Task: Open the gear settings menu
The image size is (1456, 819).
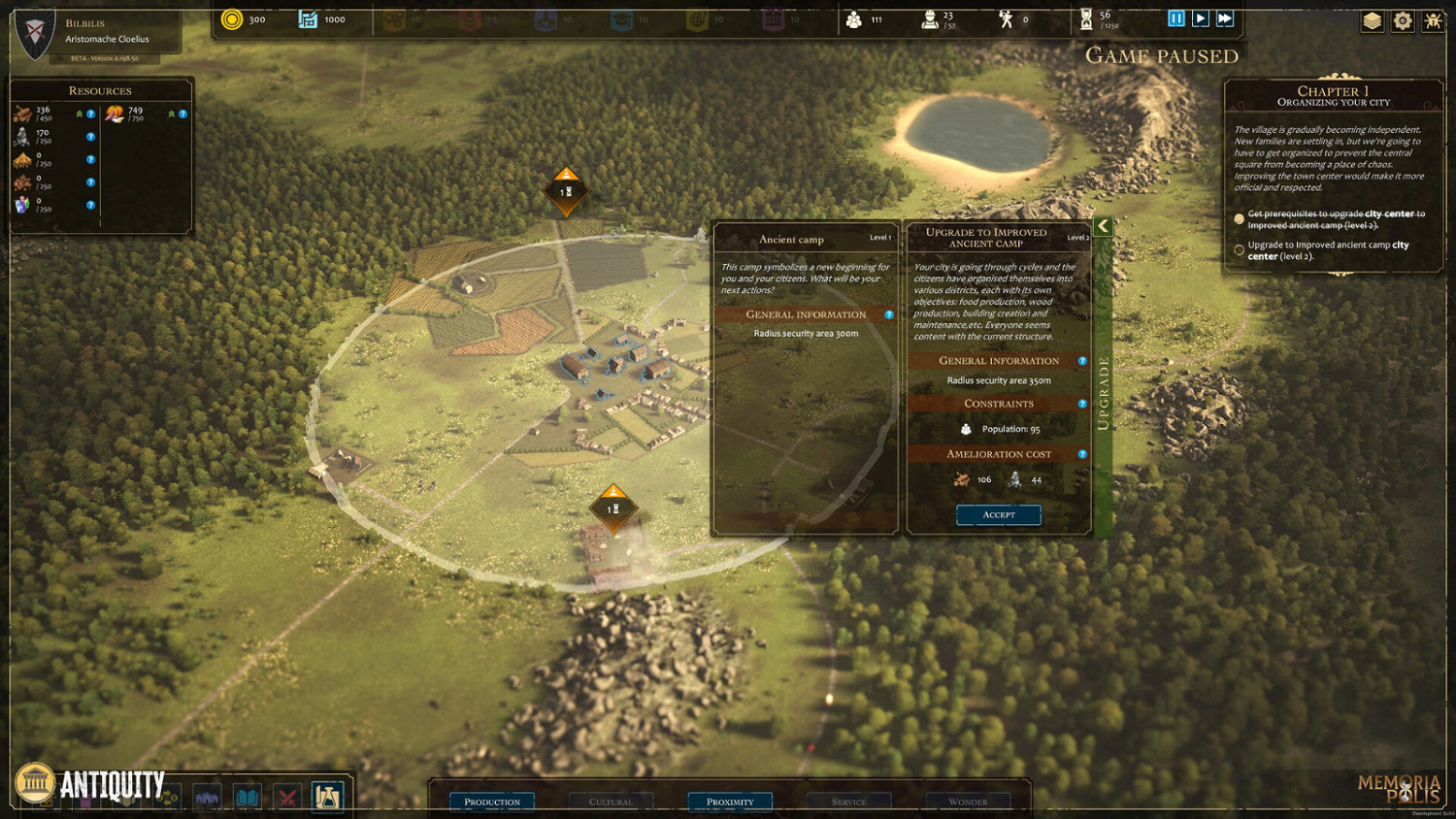Action: coord(1403,20)
